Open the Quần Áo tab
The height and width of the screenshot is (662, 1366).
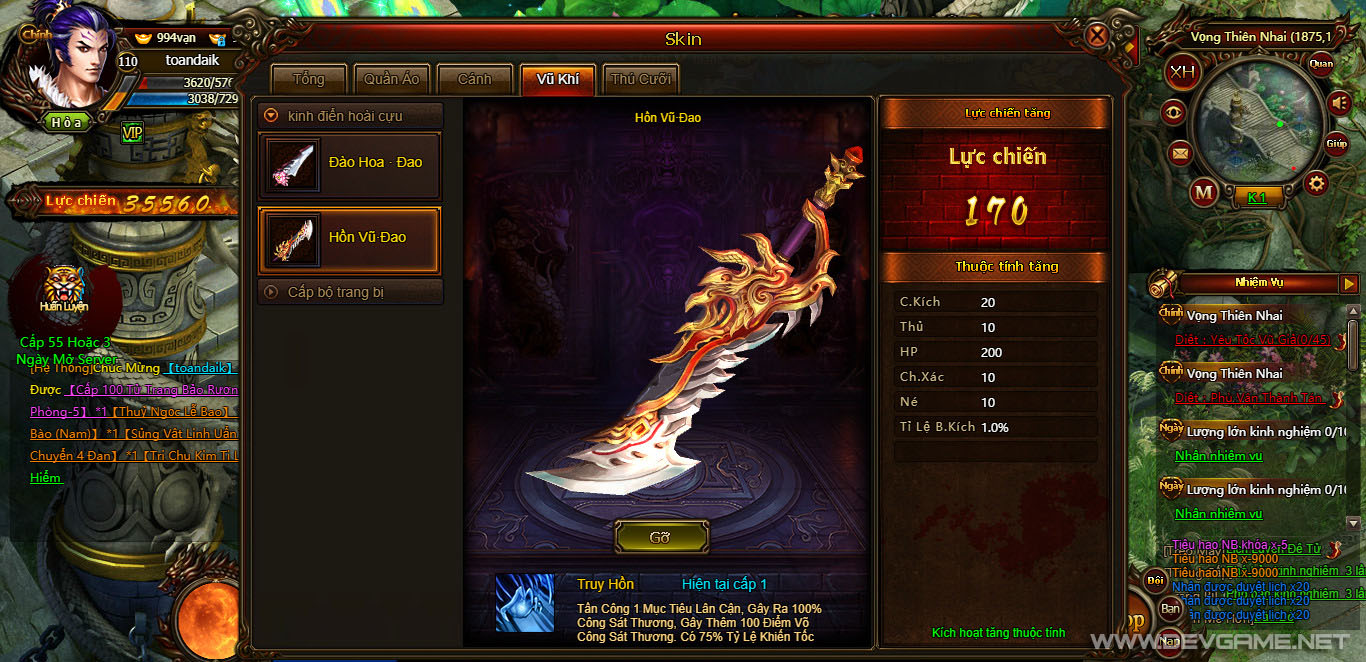click(391, 80)
